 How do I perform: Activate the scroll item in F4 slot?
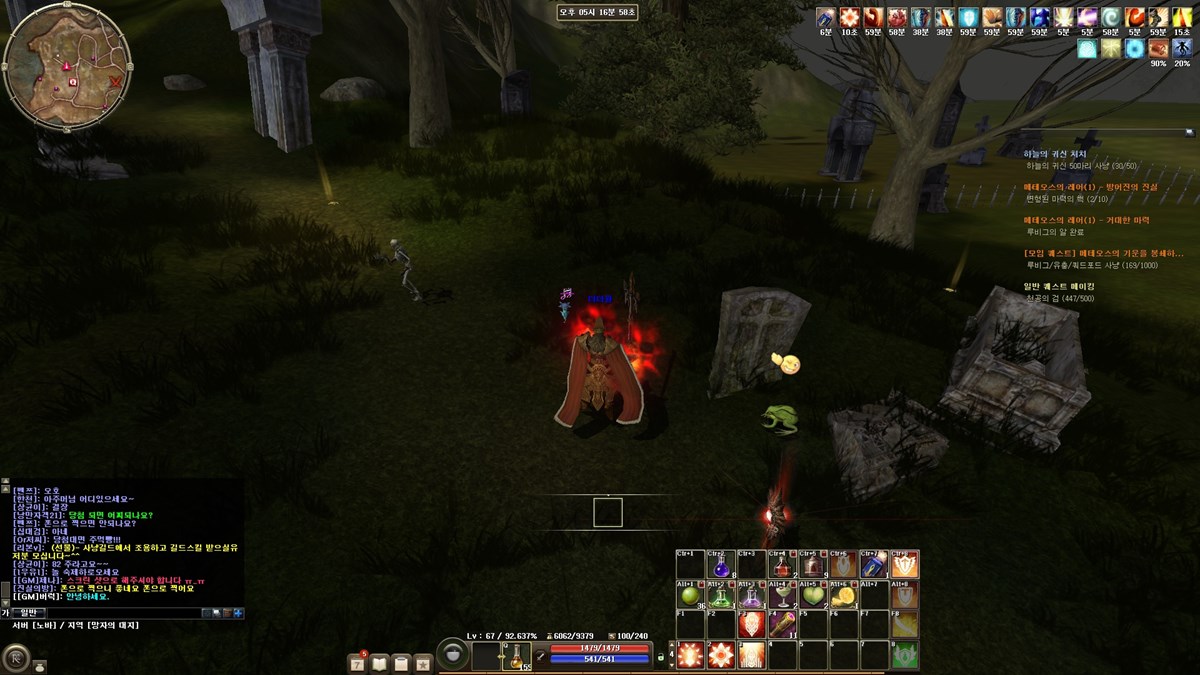[x=782, y=625]
